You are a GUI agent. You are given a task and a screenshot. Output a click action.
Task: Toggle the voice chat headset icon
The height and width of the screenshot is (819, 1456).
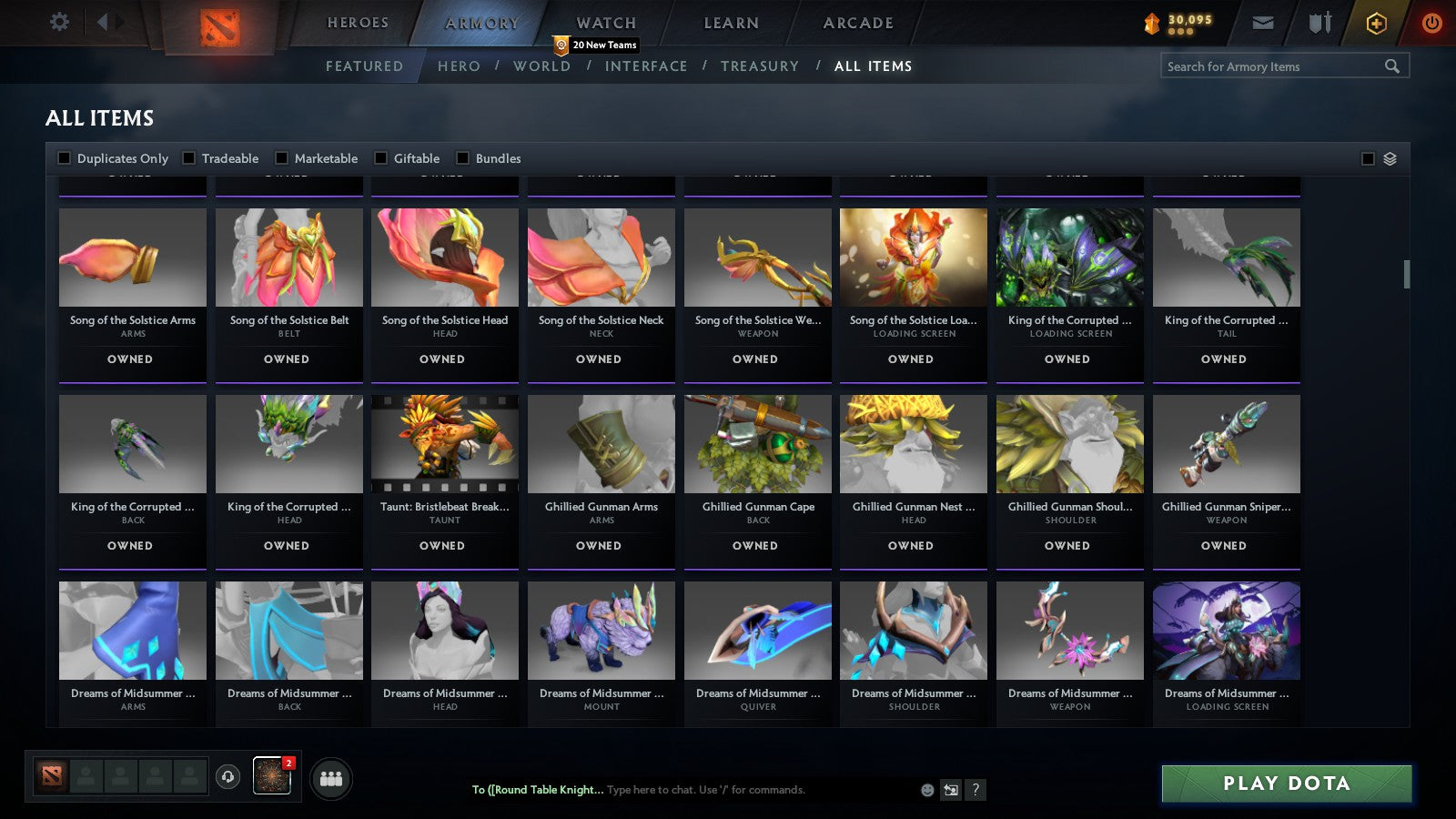pyautogui.click(x=226, y=777)
